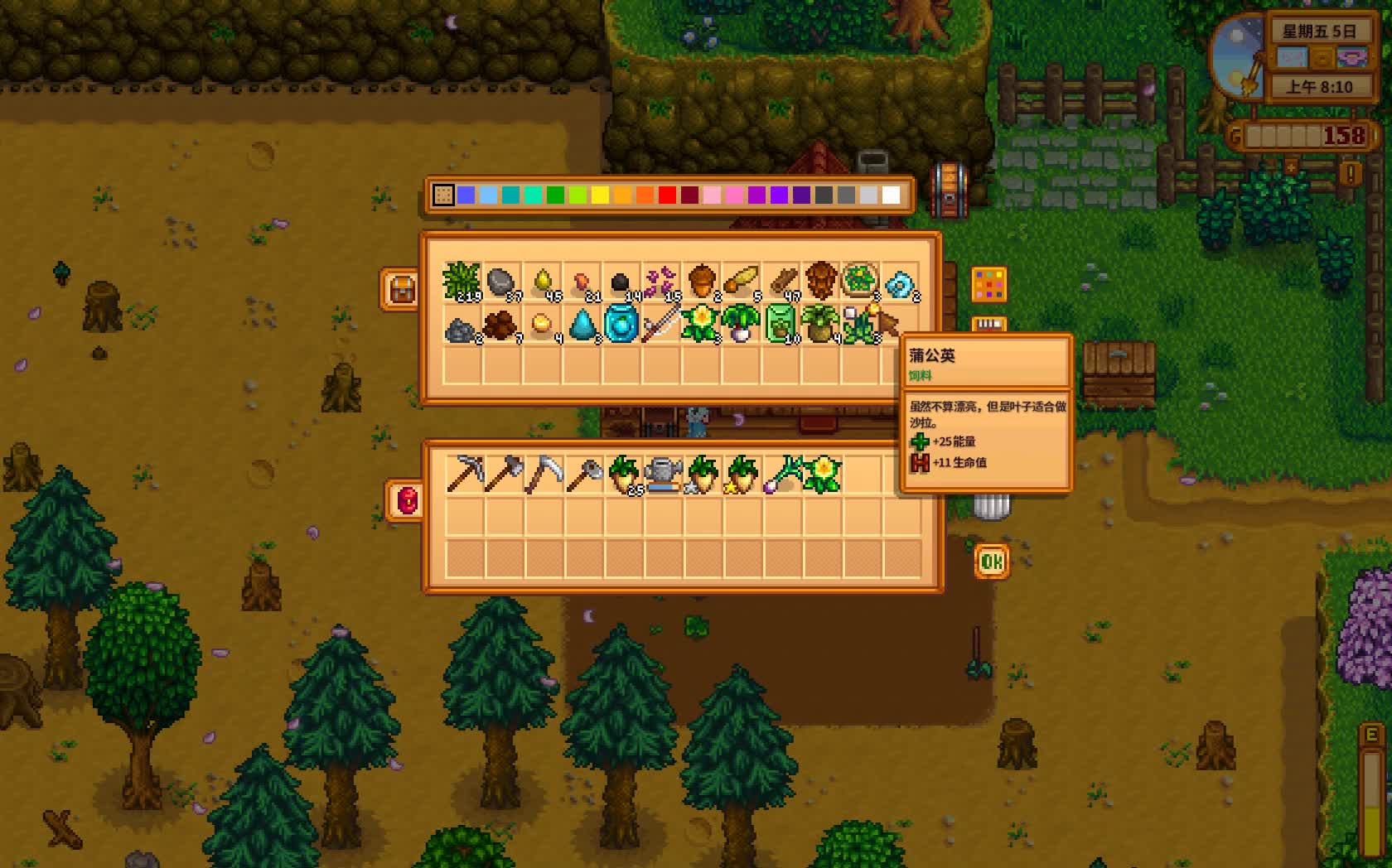
Task: Select the coal stack in the chest
Action: [x=621, y=282]
